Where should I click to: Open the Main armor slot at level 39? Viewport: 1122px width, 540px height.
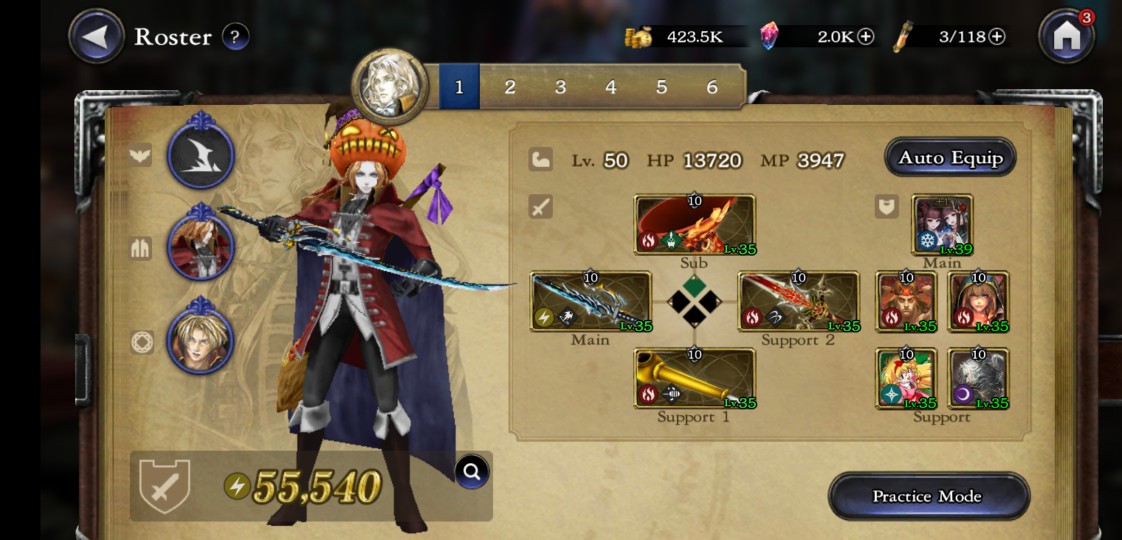point(942,224)
